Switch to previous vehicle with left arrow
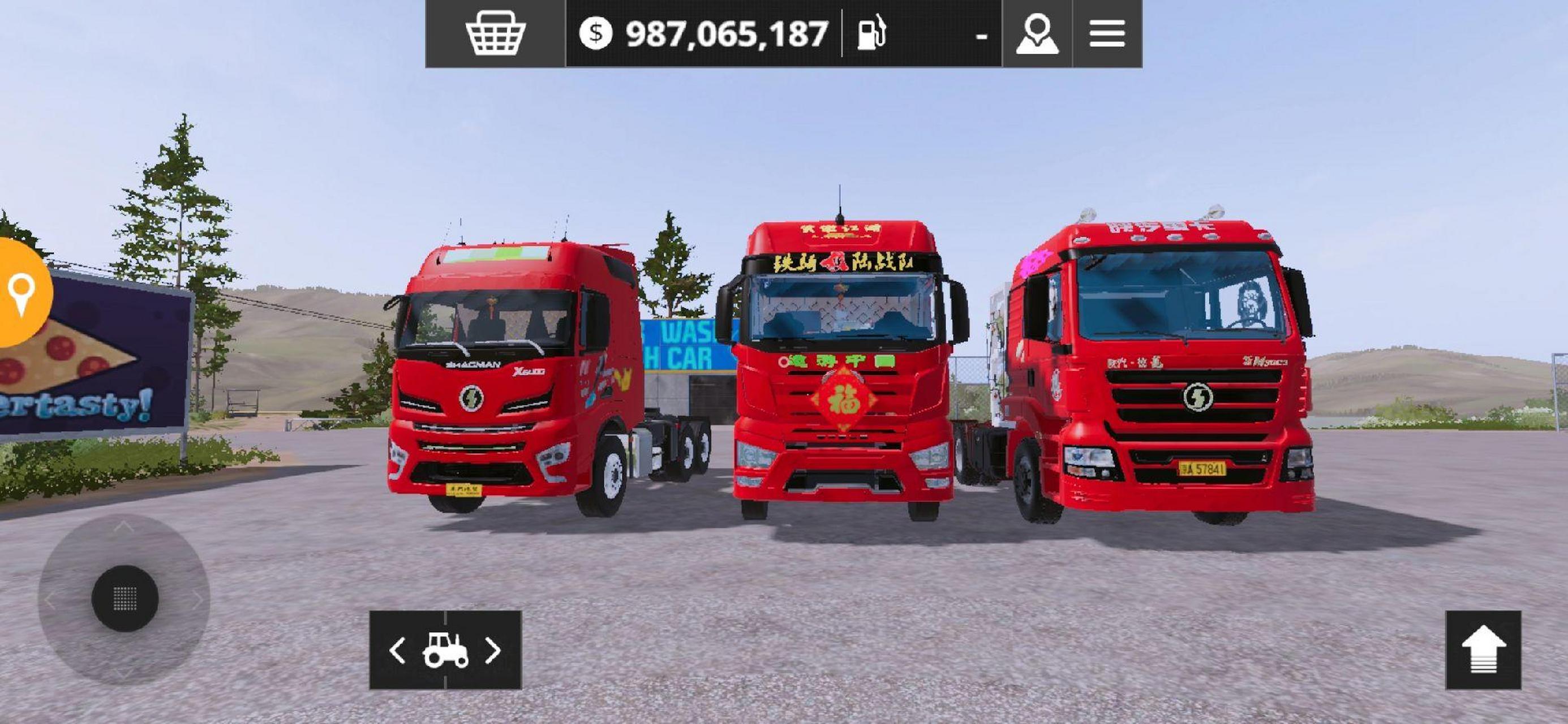 tap(397, 650)
